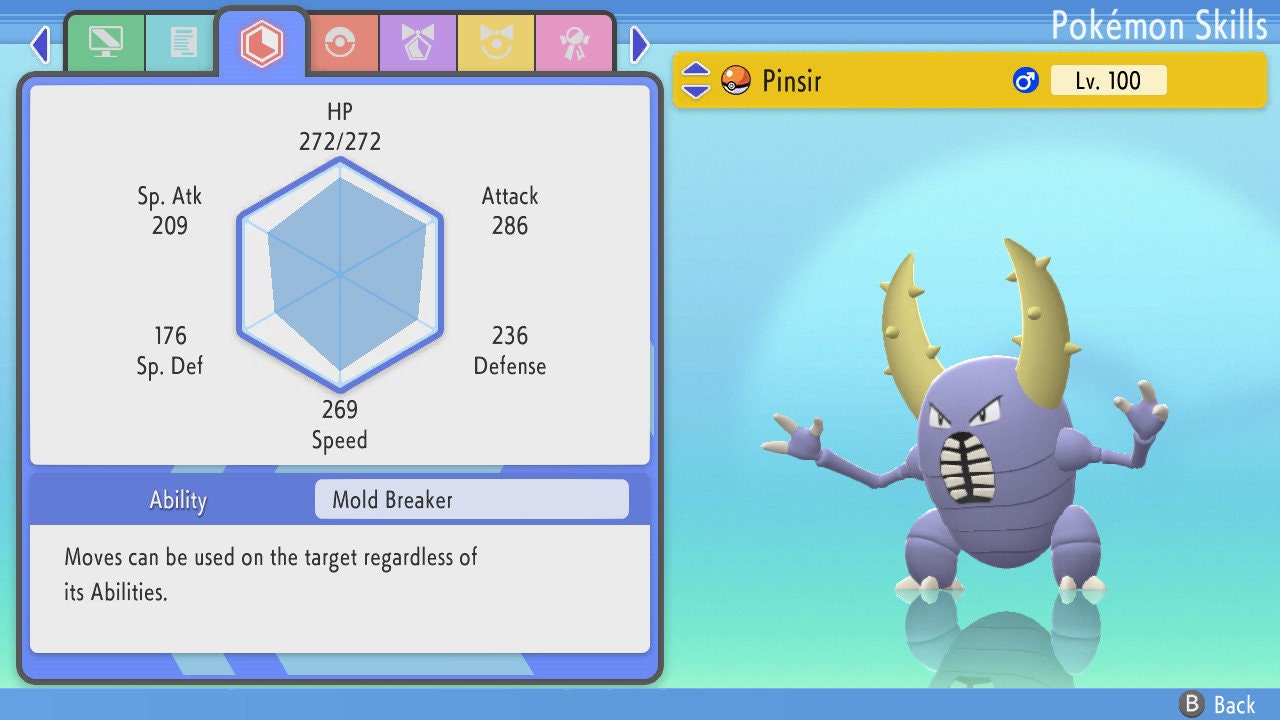
Task: Go back using the Back button
Action: (1218, 704)
